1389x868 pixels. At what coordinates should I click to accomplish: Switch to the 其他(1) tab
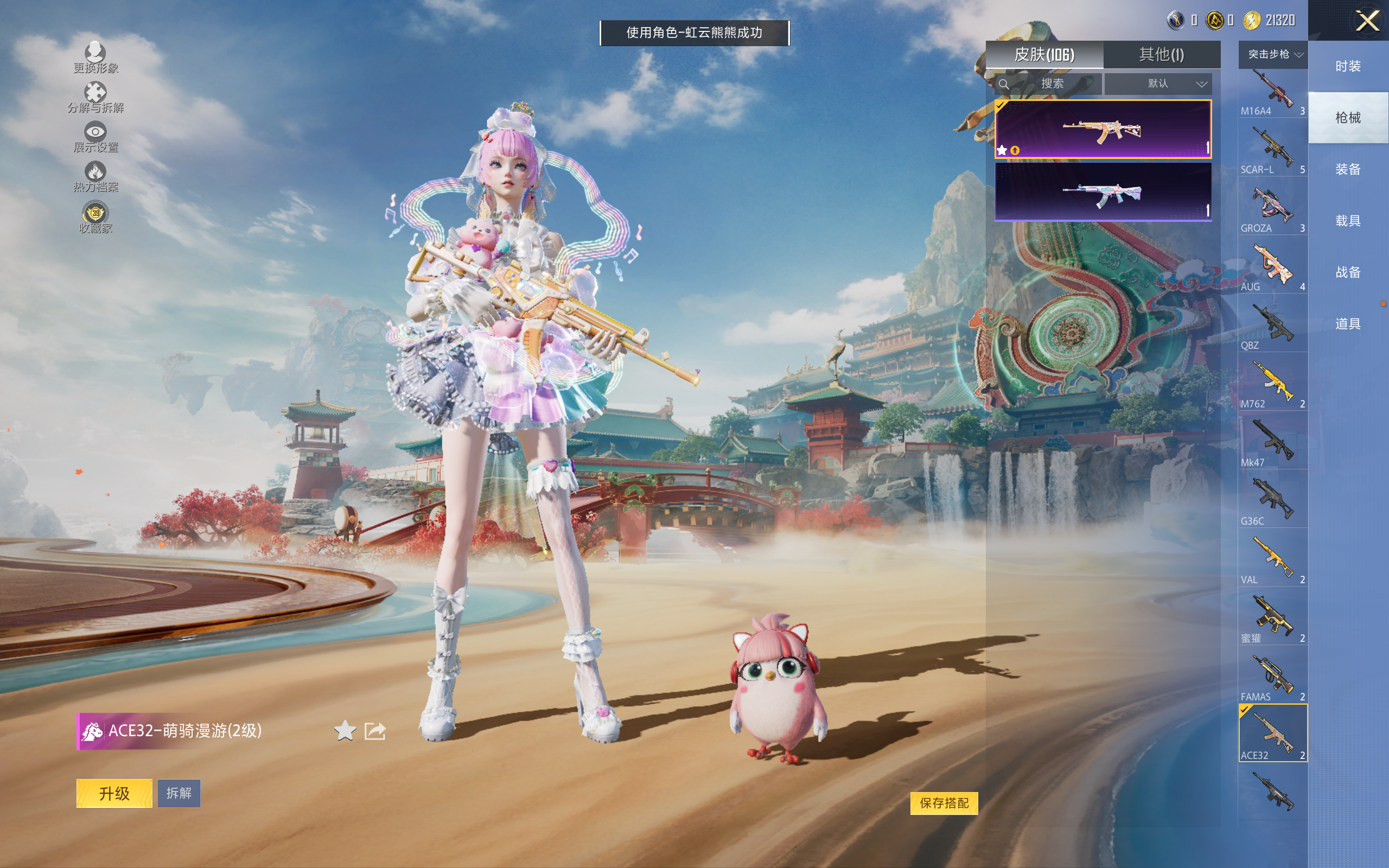coord(1161,55)
